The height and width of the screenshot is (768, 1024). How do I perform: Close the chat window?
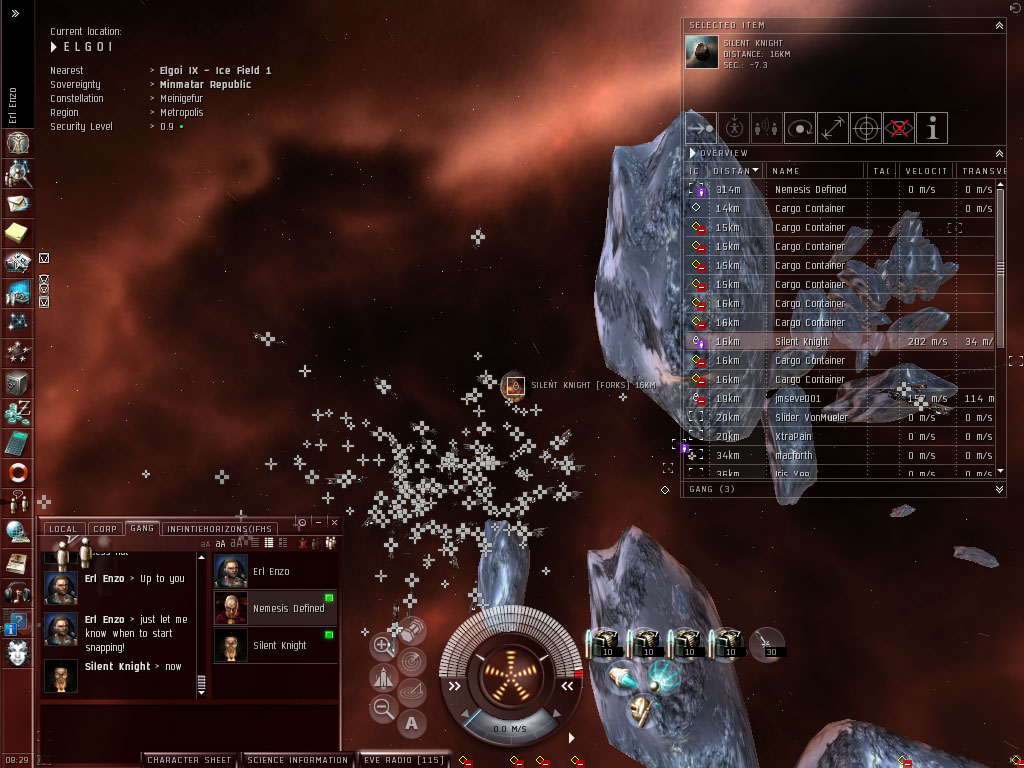click(x=334, y=523)
